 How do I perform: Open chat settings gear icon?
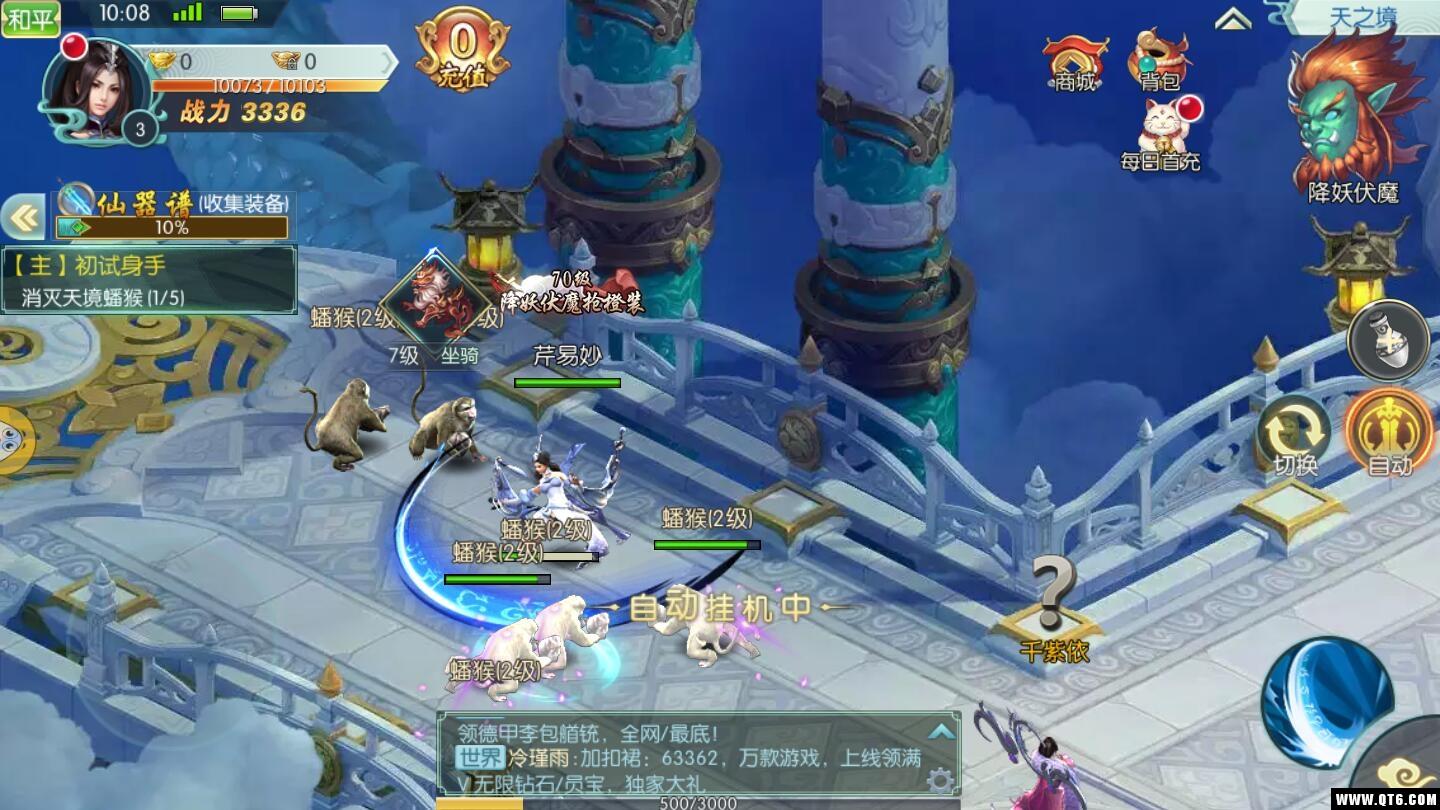[939, 780]
